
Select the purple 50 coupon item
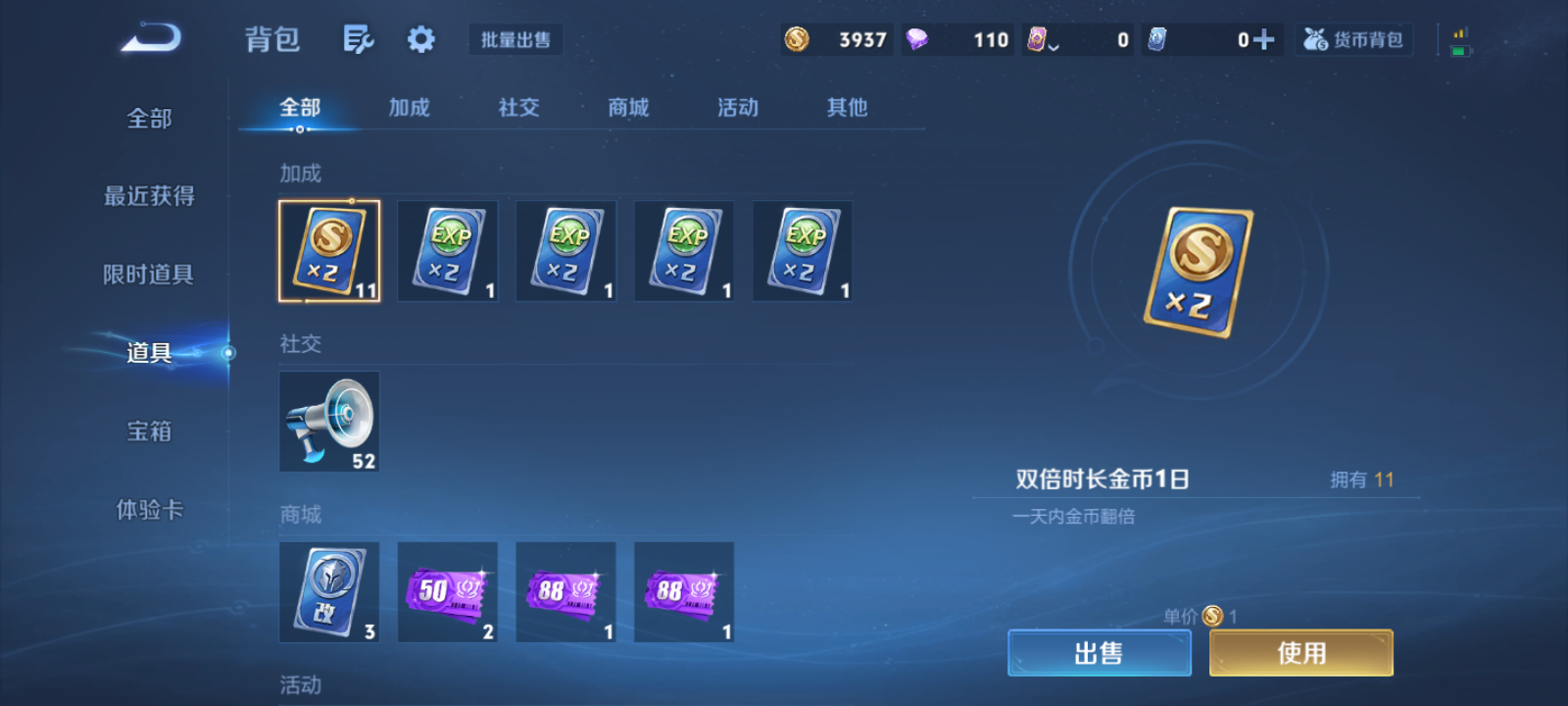click(x=448, y=592)
